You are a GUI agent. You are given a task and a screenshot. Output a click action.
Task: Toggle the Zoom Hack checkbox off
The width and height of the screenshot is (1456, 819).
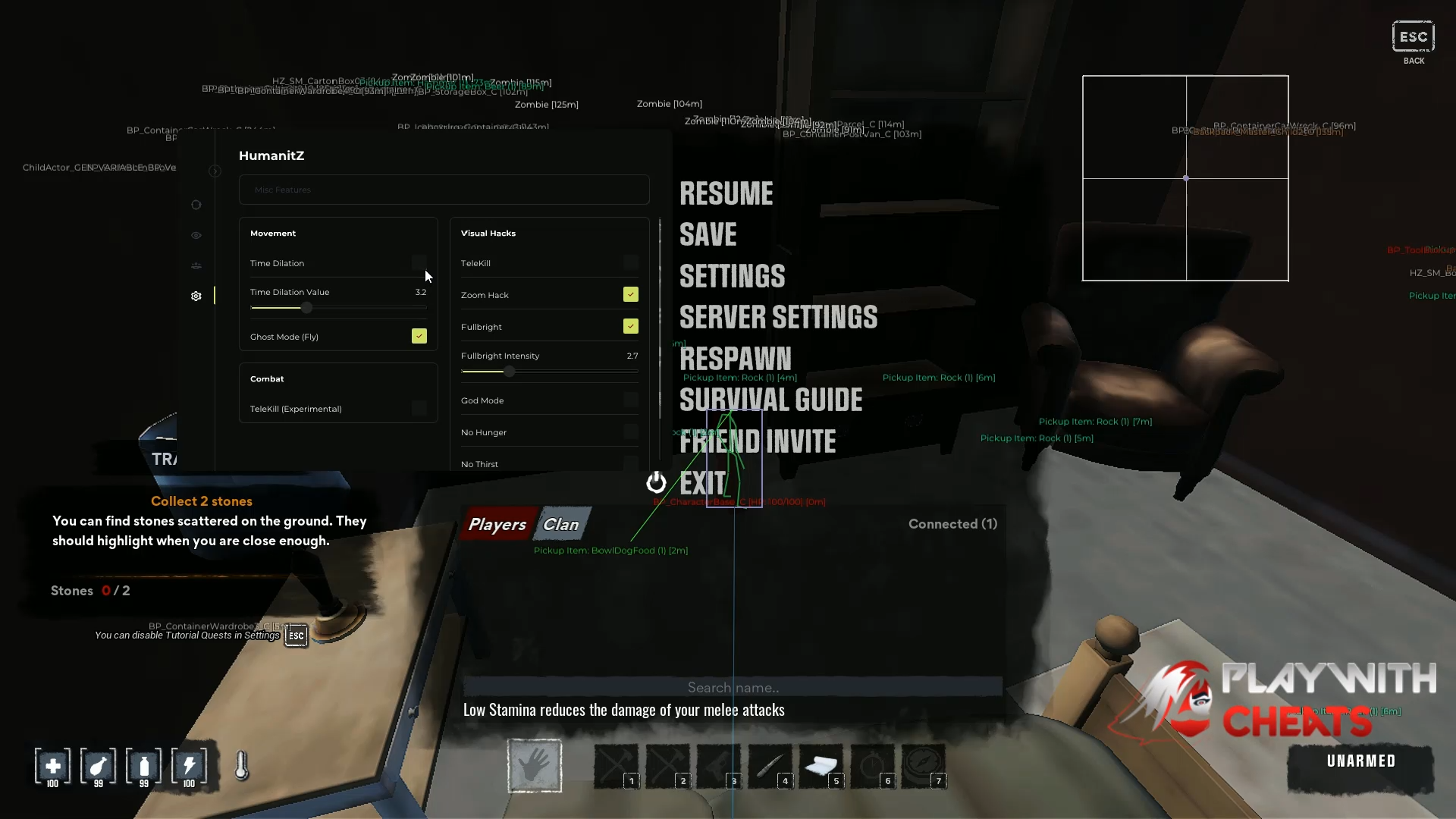(x=631, y=294)
